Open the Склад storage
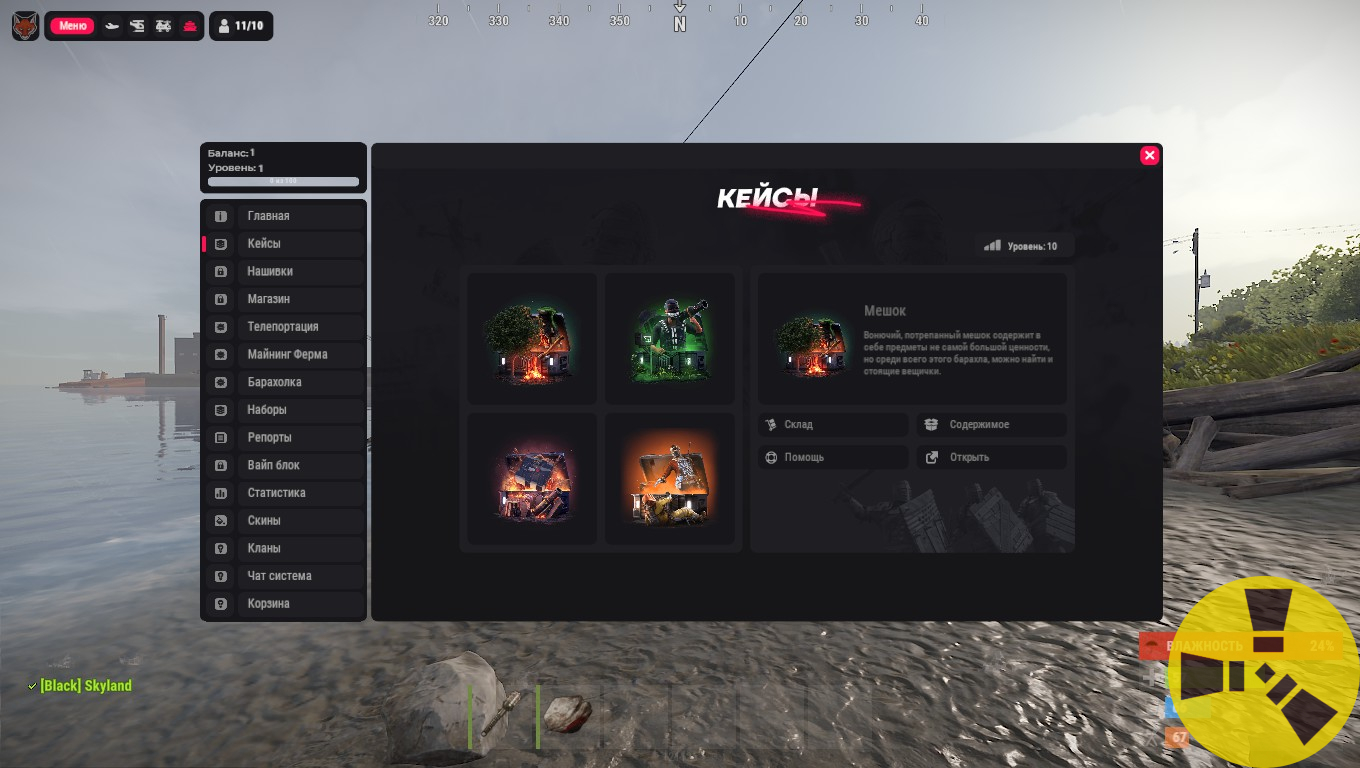 [x=832, y=425]
